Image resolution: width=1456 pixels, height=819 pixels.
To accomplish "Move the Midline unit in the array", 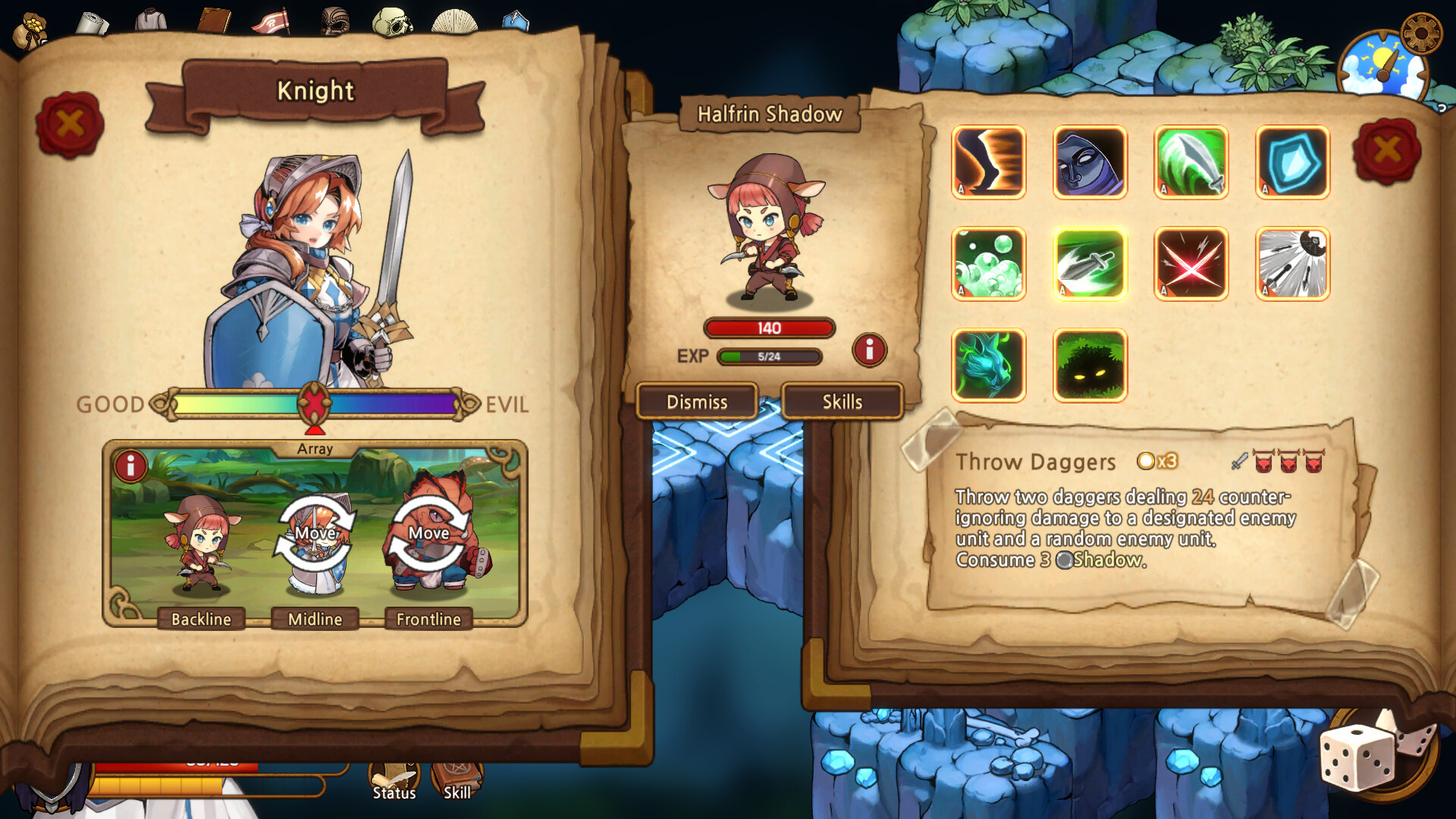I will tap(315, 533).
